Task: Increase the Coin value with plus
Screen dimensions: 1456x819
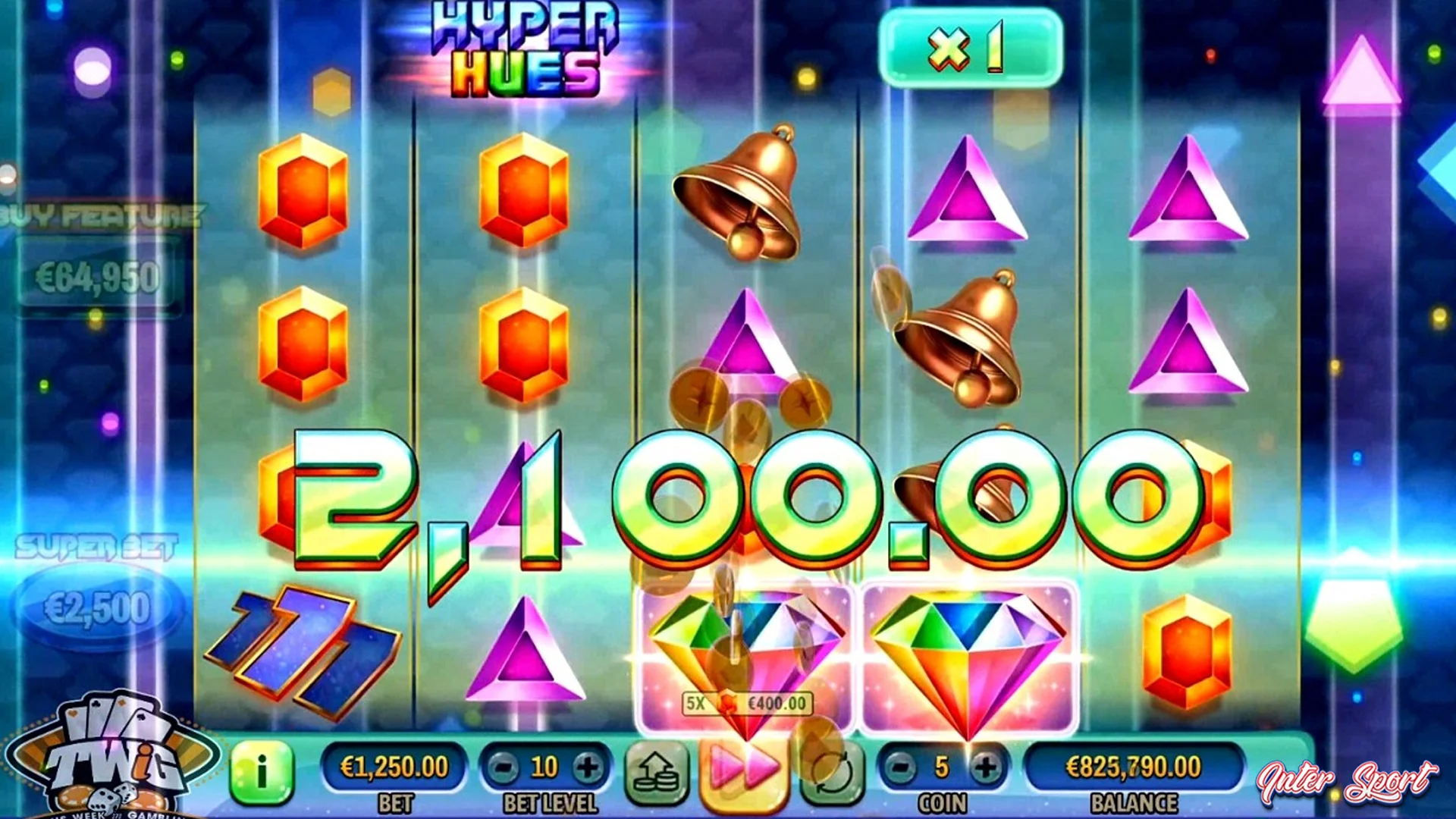Action: pos(986,766)
